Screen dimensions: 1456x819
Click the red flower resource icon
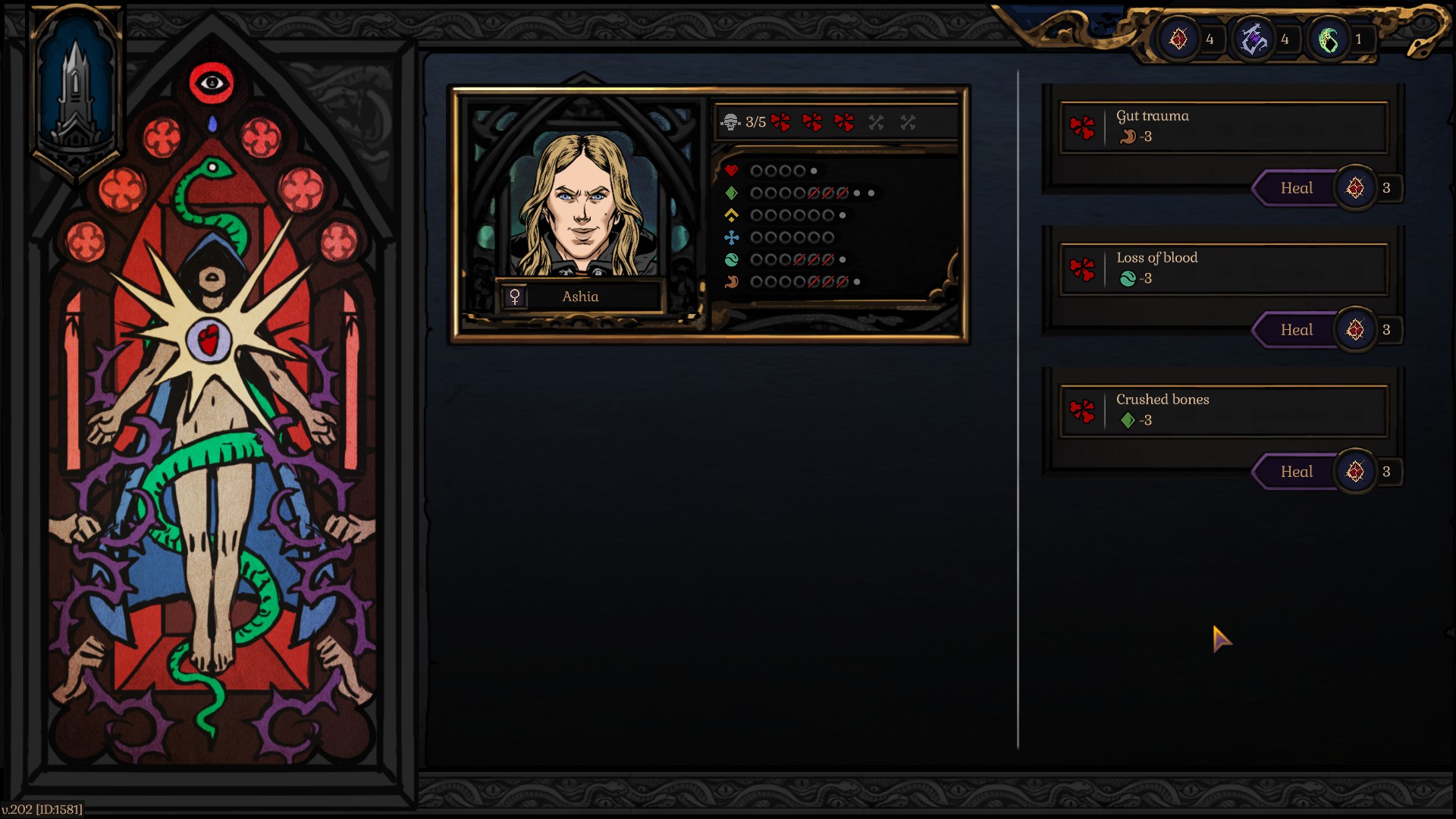(1178, 39)
